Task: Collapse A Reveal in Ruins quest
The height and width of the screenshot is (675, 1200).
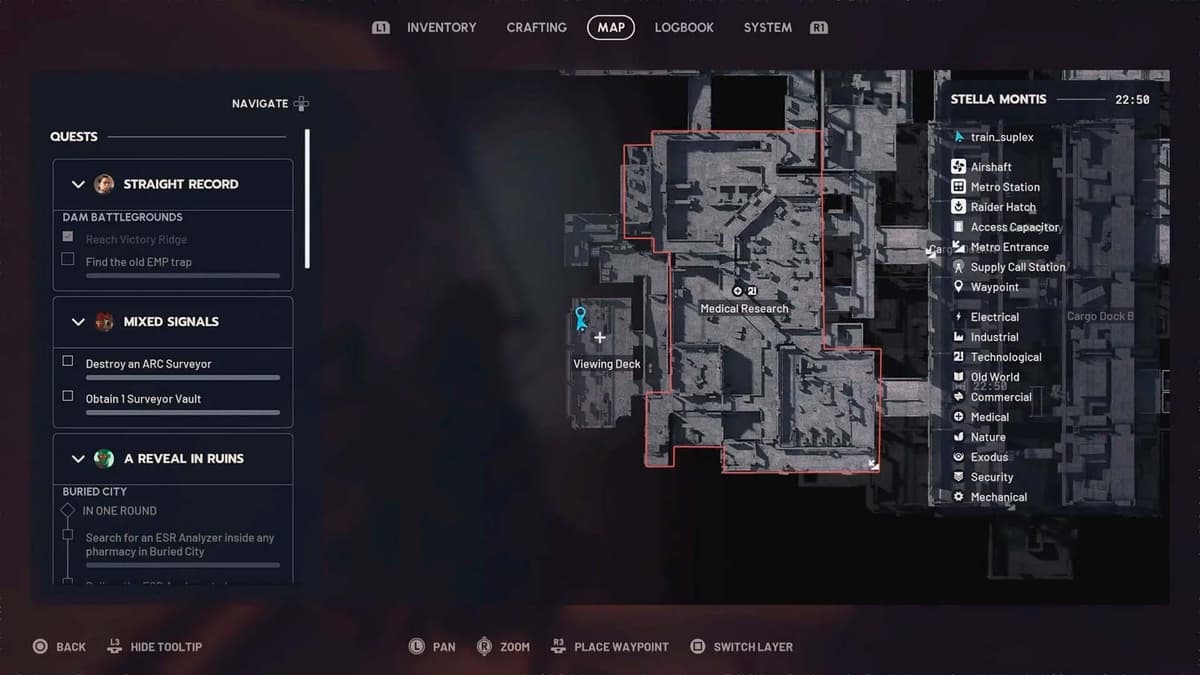Action: [x=78, y=459]
